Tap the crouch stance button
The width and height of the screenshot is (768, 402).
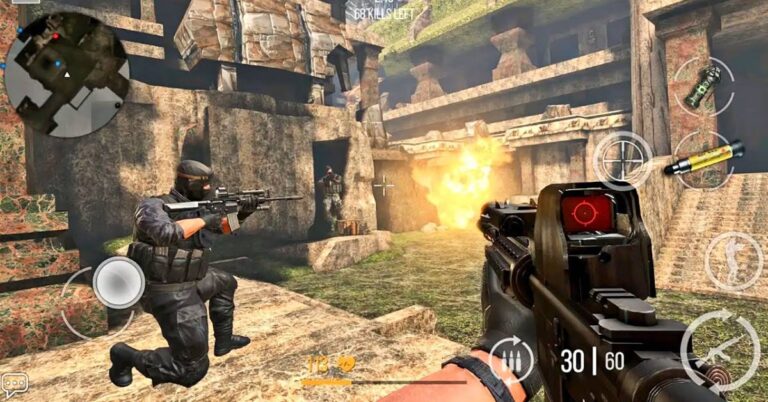[x=733, y=261]
